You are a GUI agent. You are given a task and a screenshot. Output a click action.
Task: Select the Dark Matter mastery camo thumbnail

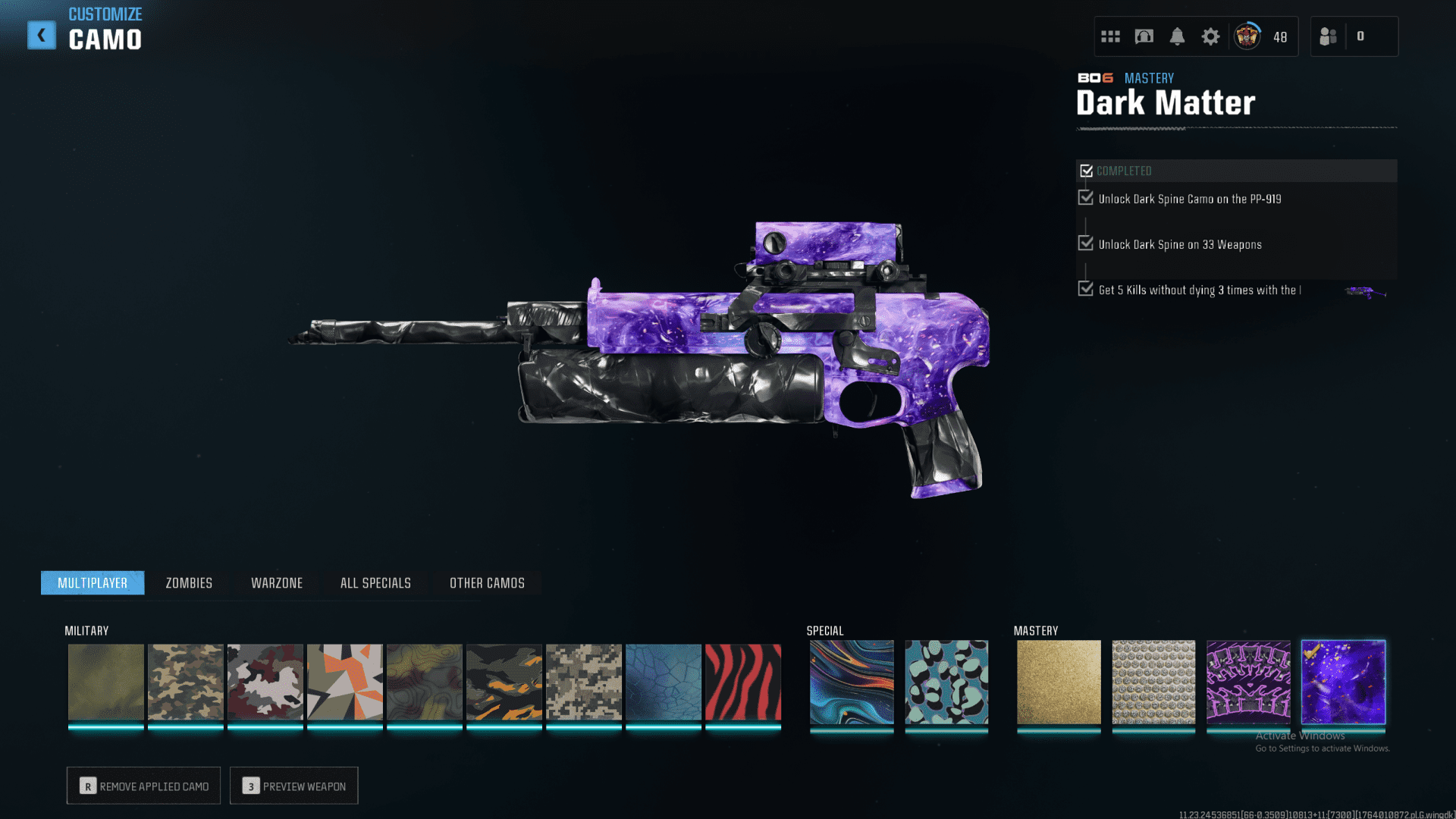[x=1343, y=682]
